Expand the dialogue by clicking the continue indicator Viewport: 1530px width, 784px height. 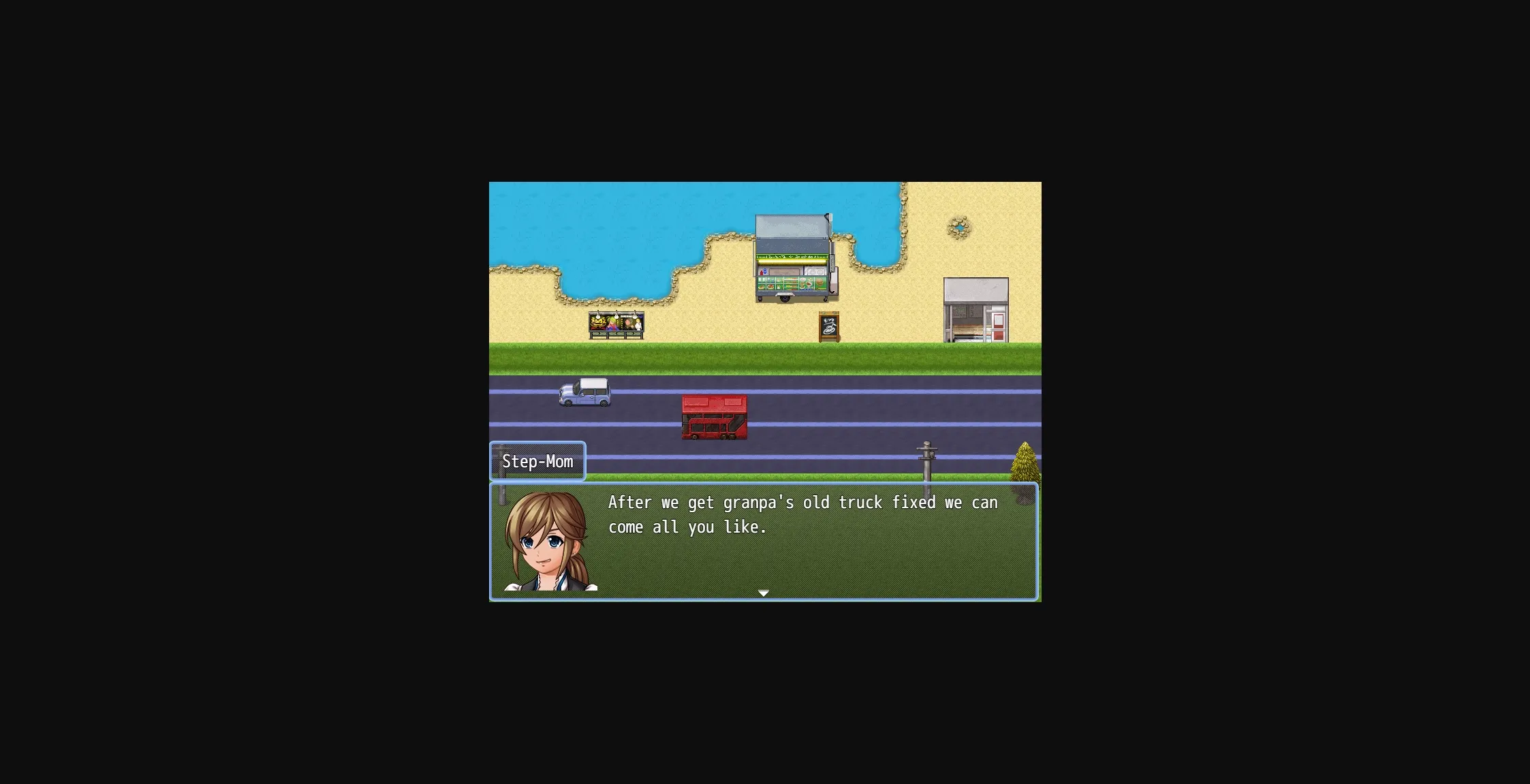[763, 593]
